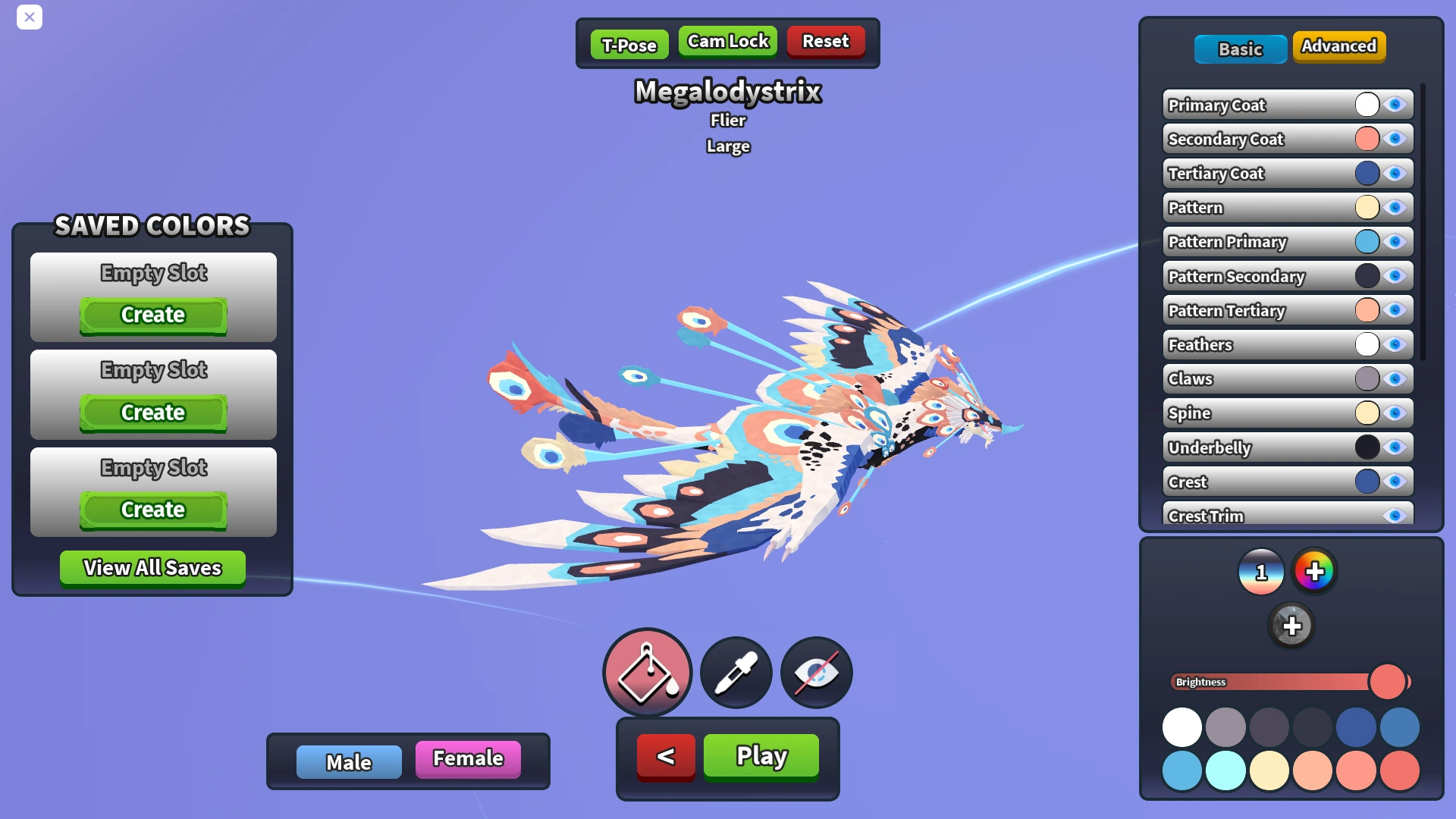Viewport: 1456px width, 819px height.
Task: Select the numbered palette labeled 1
Action: click(1261, 572)
